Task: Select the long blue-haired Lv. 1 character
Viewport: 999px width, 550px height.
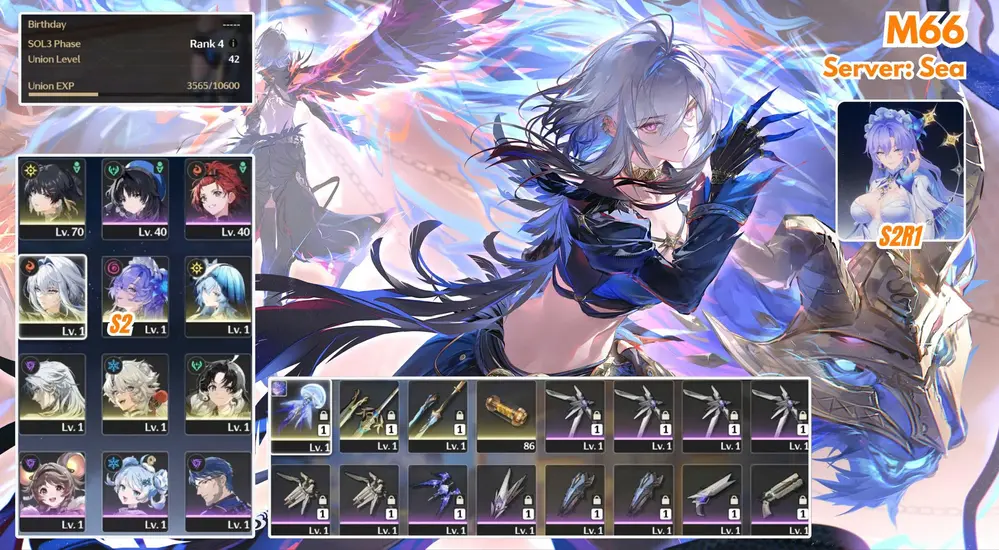Action: coord(217,296)
